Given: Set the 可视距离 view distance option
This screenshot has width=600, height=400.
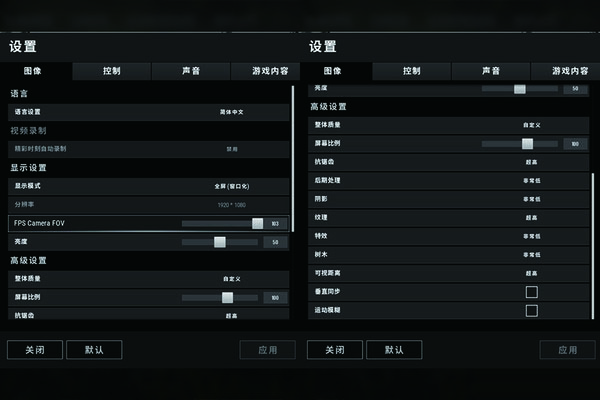Looking at the screenshot, I should click(x=531, y=273).
